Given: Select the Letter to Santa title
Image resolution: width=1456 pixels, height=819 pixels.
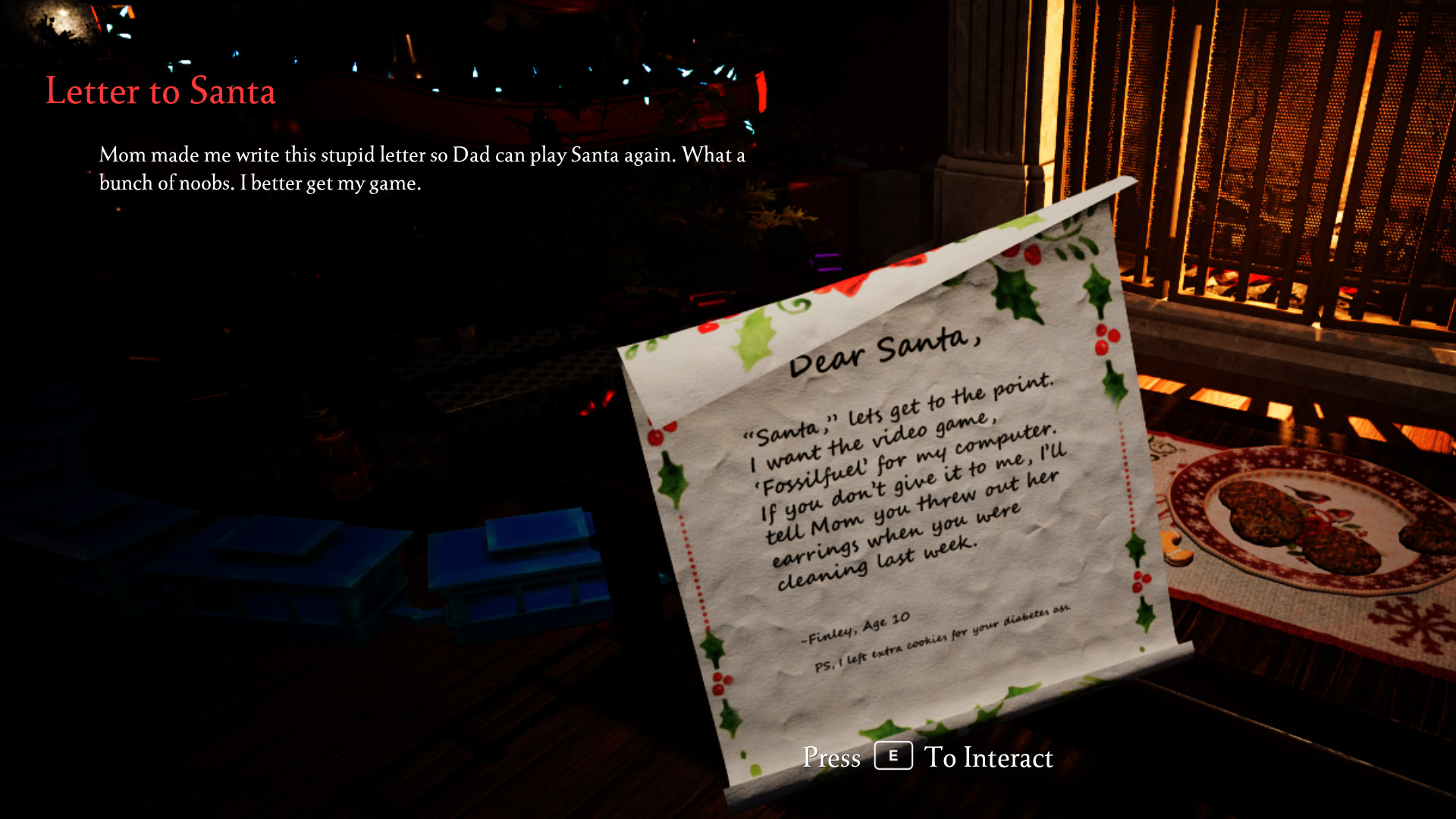Looking at the screenshot, I should pyautogui.click(x=161, y=91).
